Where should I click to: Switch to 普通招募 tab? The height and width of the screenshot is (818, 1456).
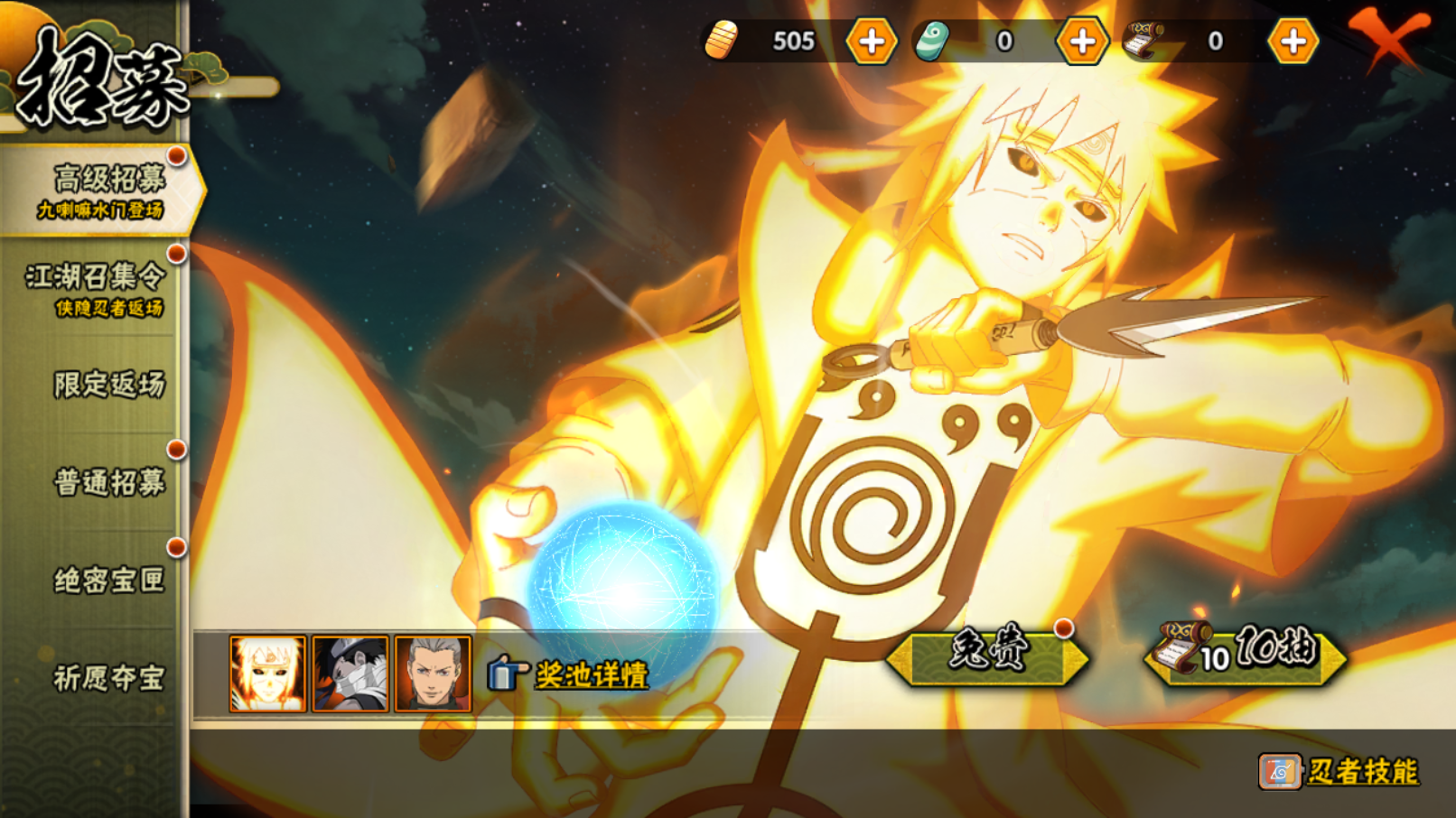click(x=108, y=482)
